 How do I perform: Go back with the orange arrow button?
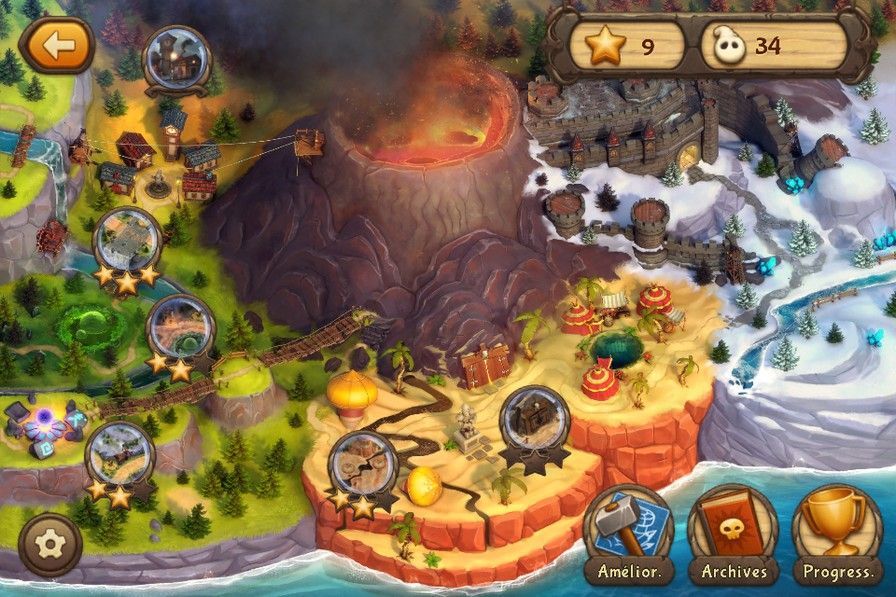coord(56,44)
